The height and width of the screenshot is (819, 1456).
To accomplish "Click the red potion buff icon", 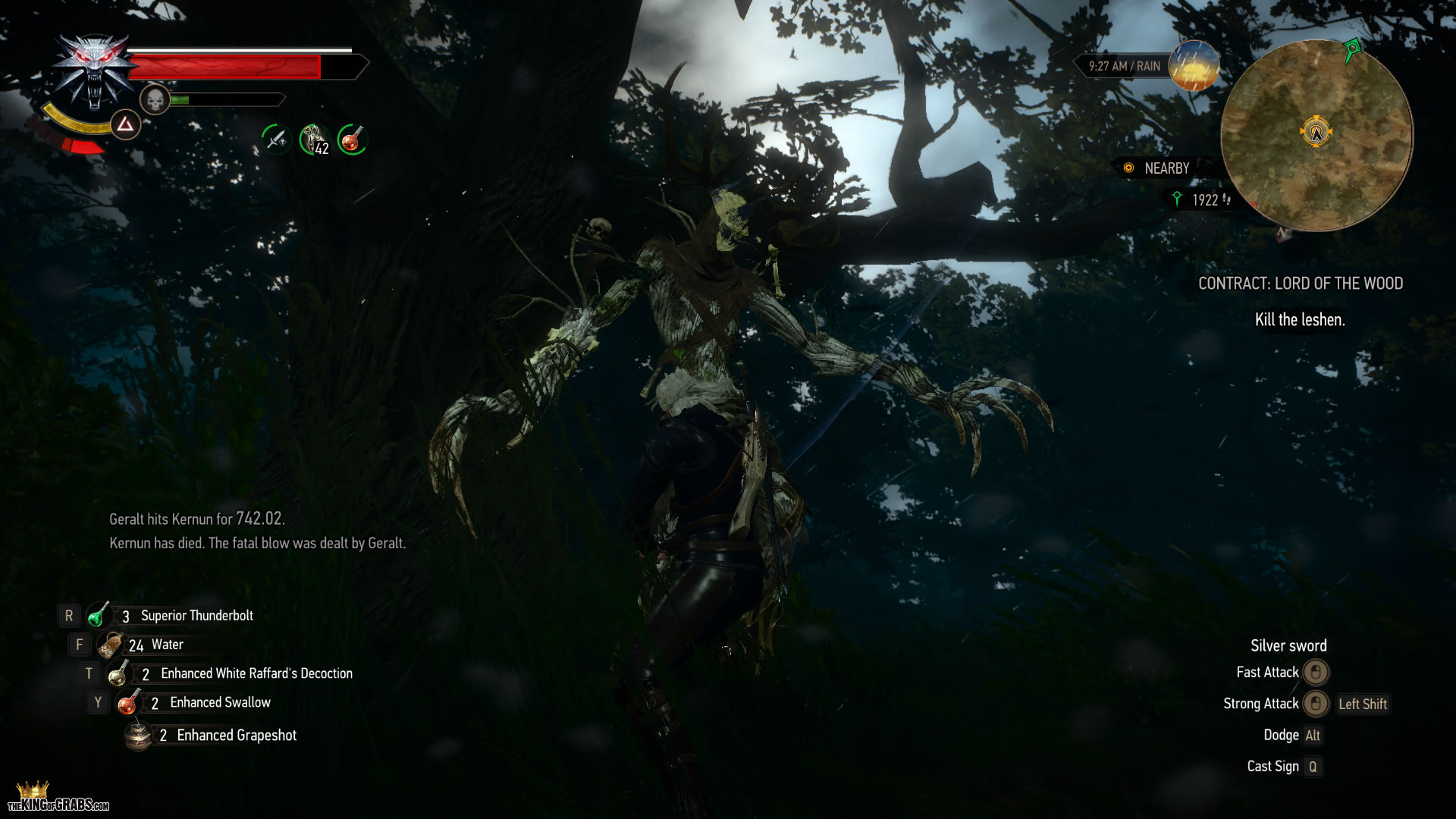I will (351, 140).
